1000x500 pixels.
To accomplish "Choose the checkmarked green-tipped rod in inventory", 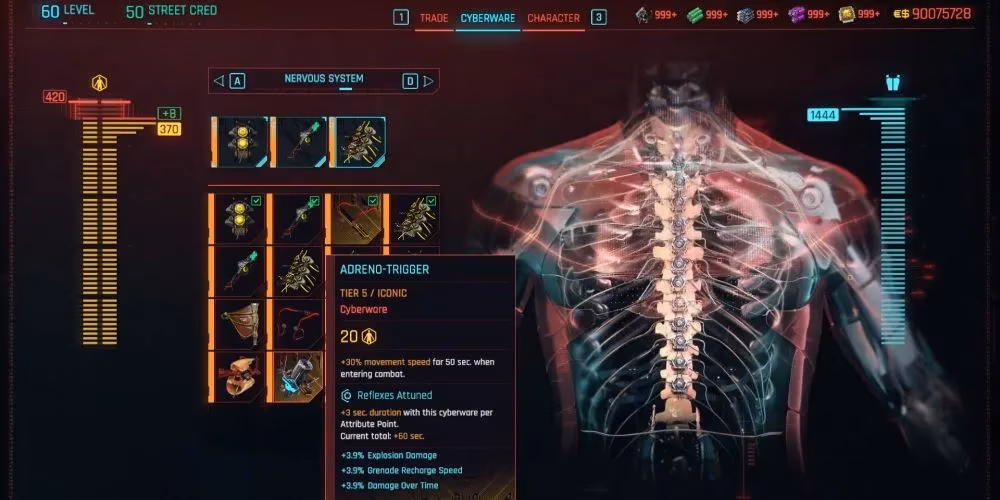I will click(299, 218).
